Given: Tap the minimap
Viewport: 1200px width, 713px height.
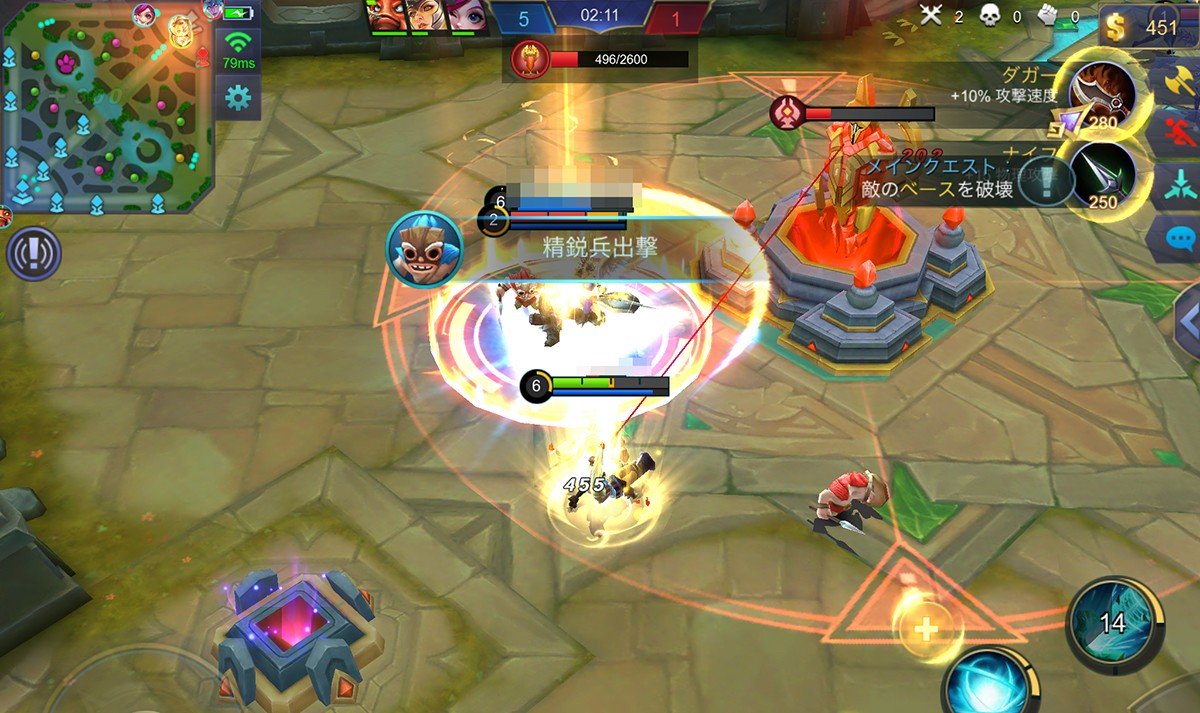Looking at the screenshot, I should [x=105, y=110].
